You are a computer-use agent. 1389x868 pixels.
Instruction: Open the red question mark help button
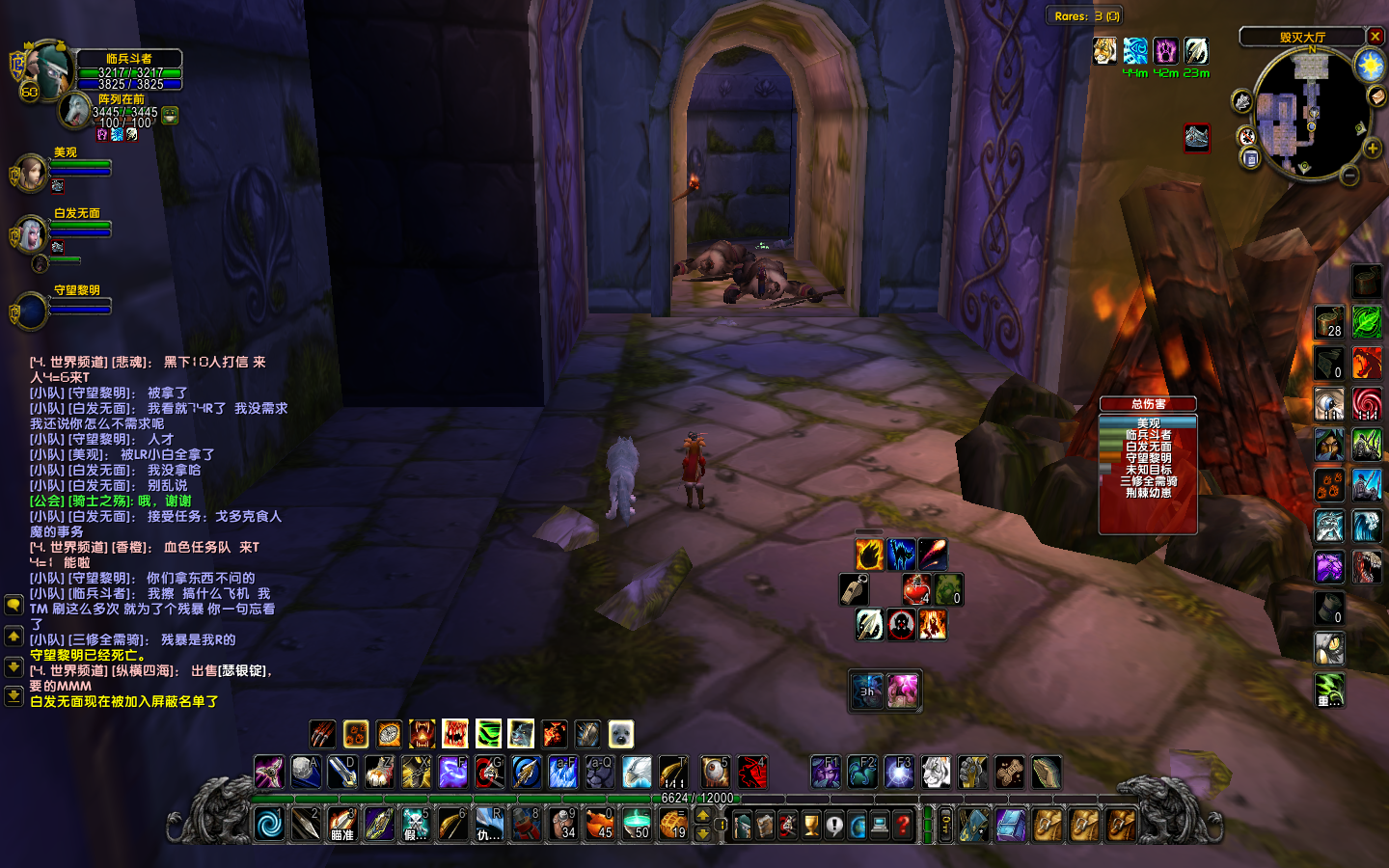point(903,826)
